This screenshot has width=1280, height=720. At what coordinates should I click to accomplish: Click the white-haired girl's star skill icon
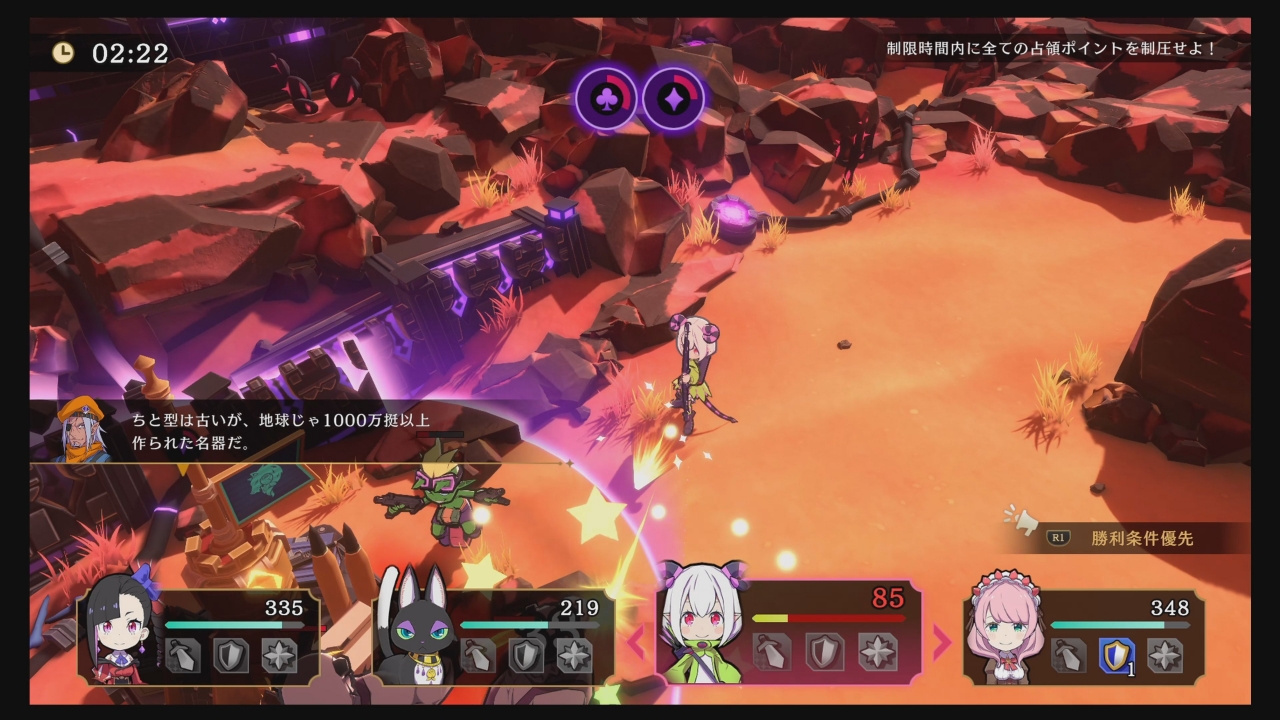pos(878,652)
